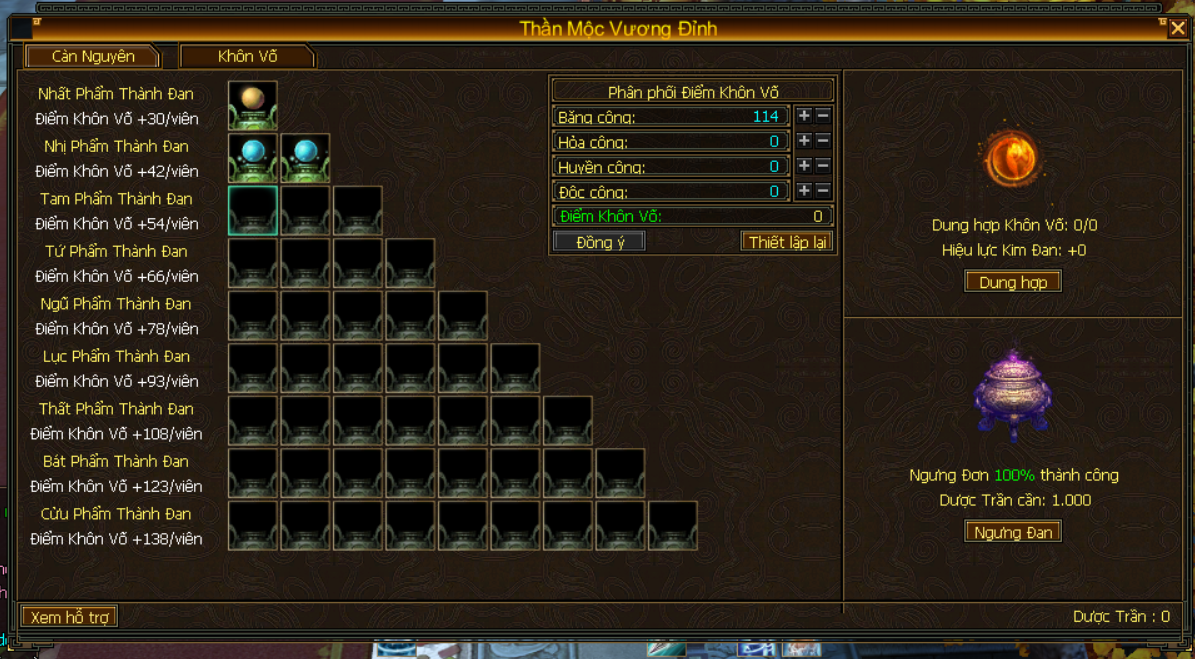
Task: Confirm distribution with Đồng ý
Action: coord(599,242)
